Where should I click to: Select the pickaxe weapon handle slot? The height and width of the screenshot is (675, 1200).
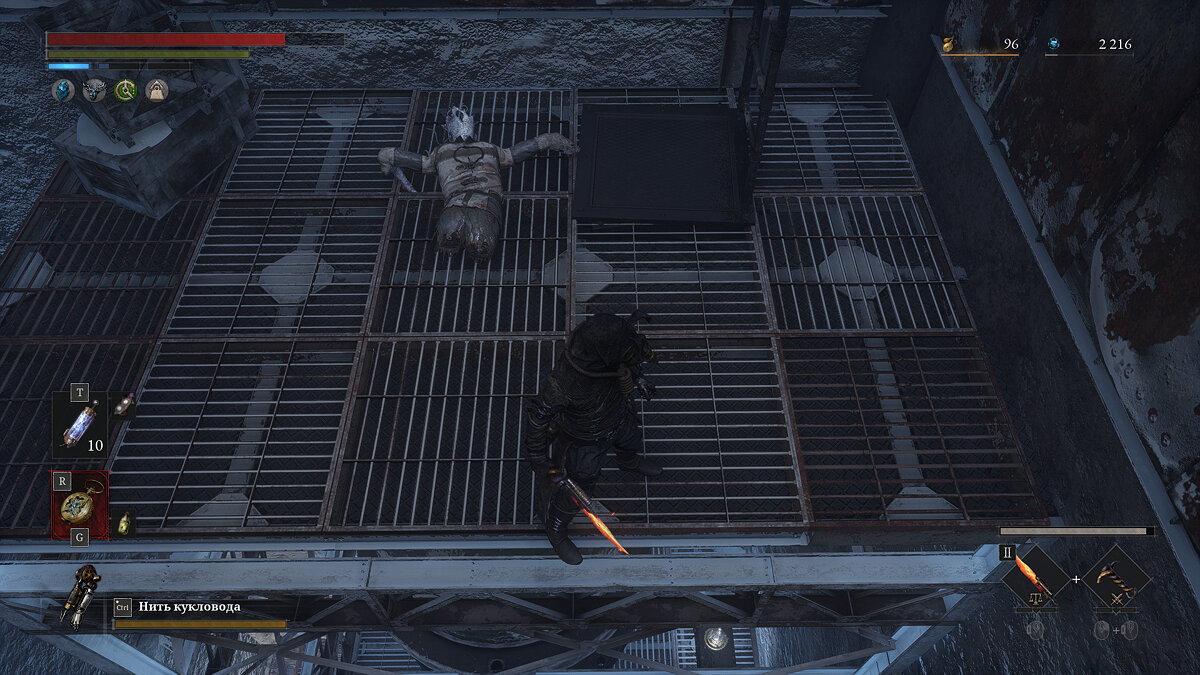(1116, 579)
